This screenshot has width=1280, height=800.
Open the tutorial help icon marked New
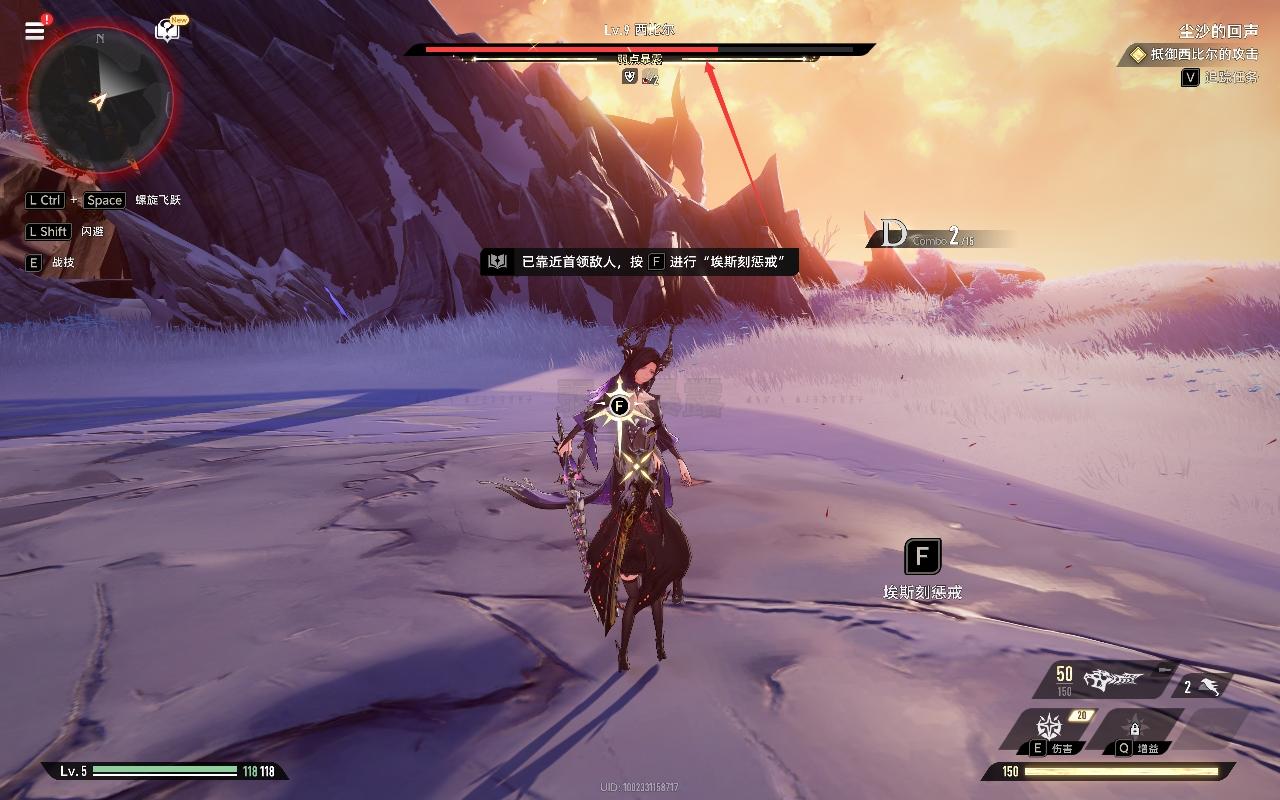click(167, 31)
